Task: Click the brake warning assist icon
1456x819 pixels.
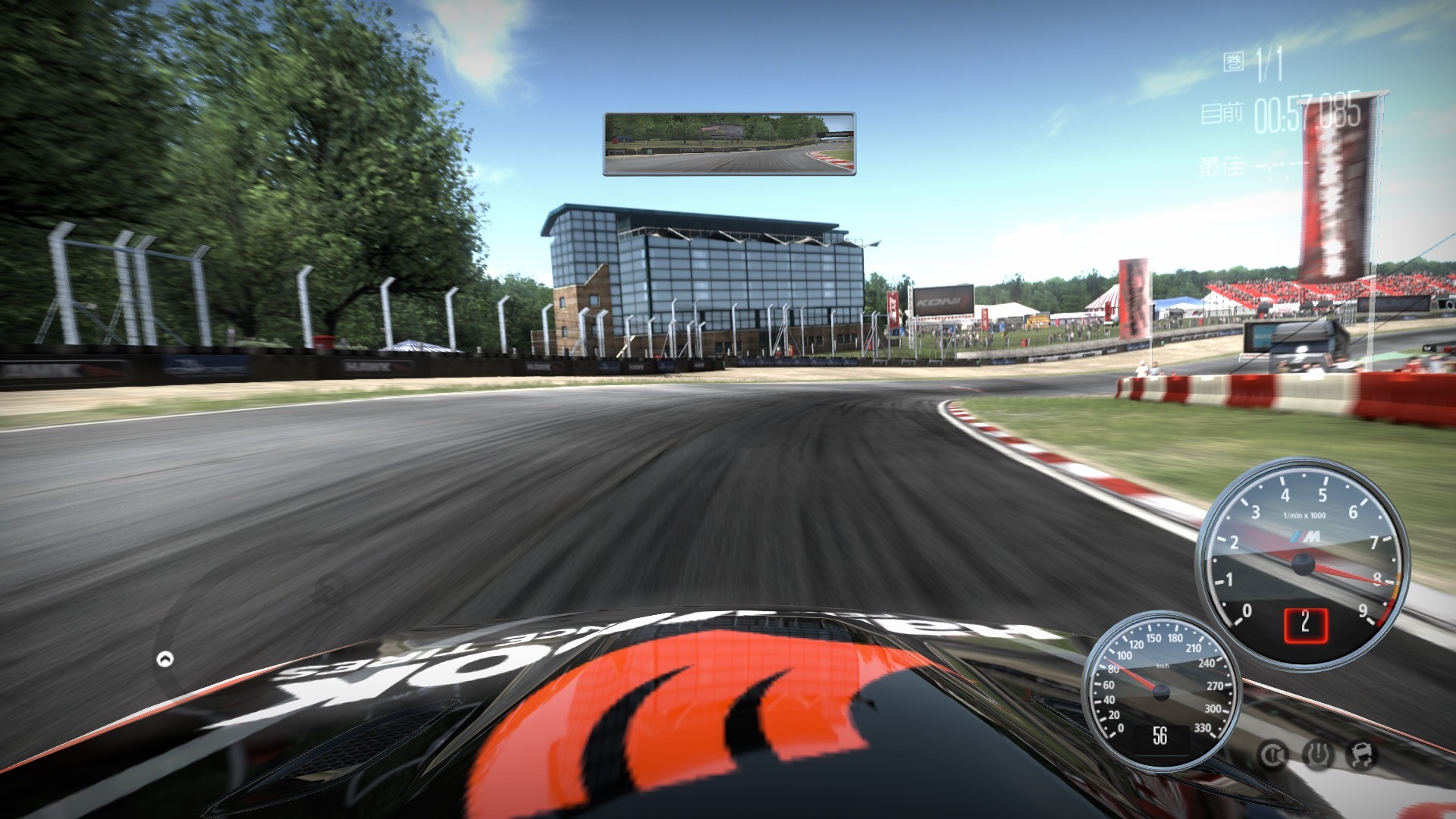Action: (x=1273, y=755)
